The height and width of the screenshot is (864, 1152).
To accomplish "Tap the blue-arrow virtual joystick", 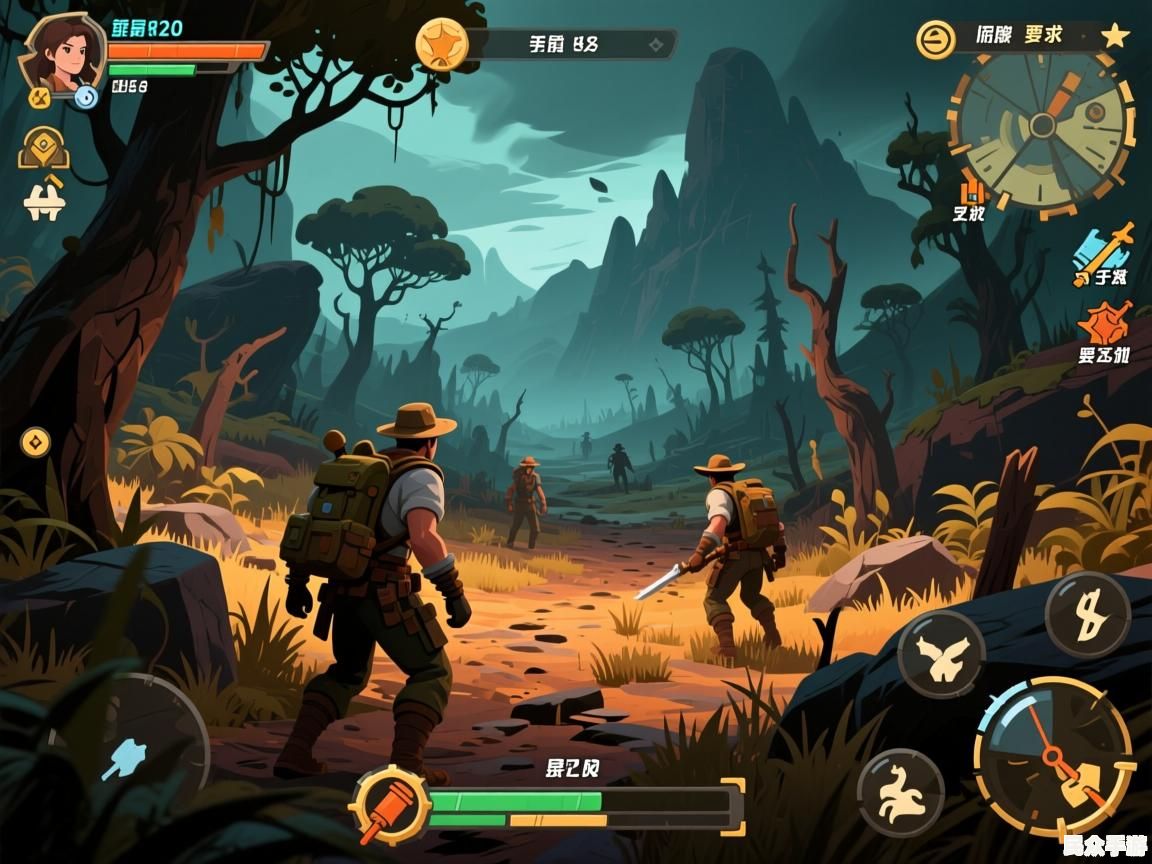I will coord(127,756).
